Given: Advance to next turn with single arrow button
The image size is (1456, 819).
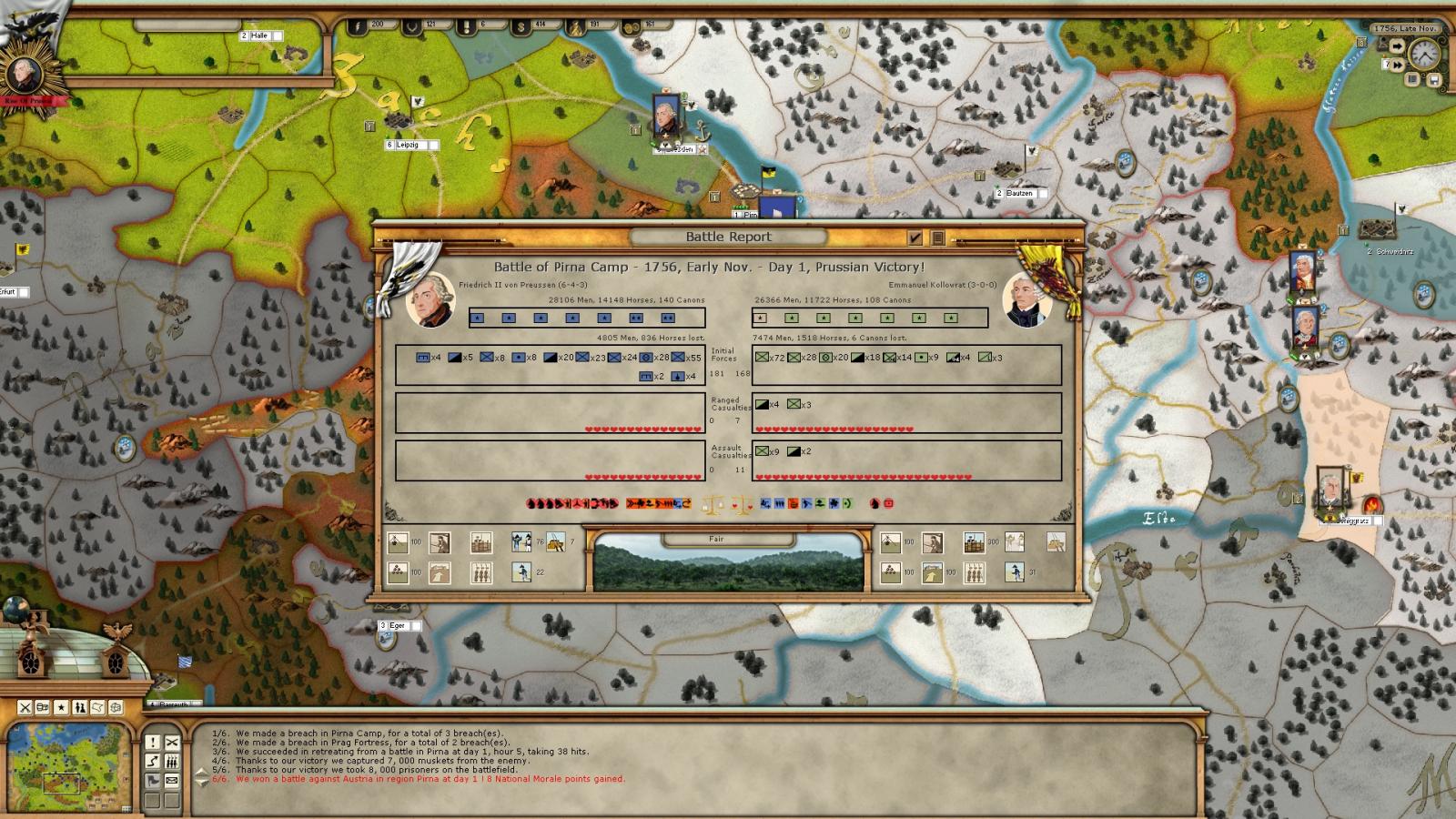Looking at the screenshot, I should coord(1397,46).
